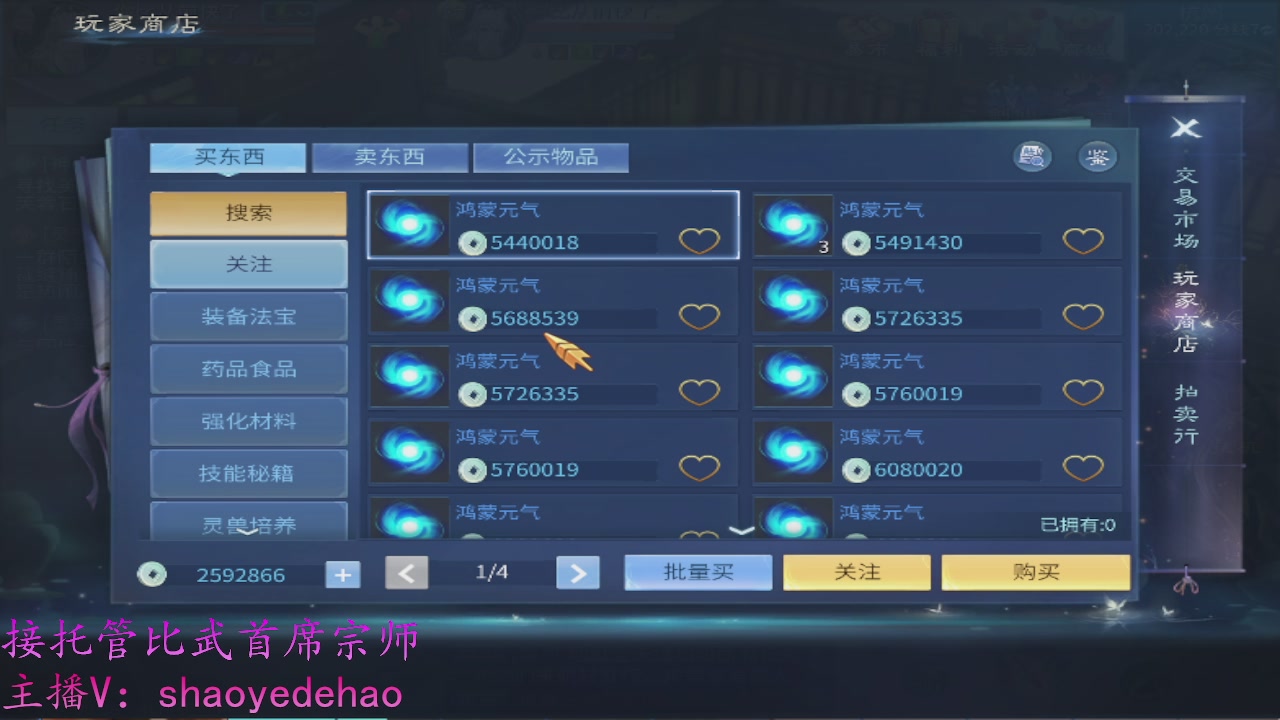Open the 装备法宝 category
This screenshot has width=1280, height=720.
point(248,316)
